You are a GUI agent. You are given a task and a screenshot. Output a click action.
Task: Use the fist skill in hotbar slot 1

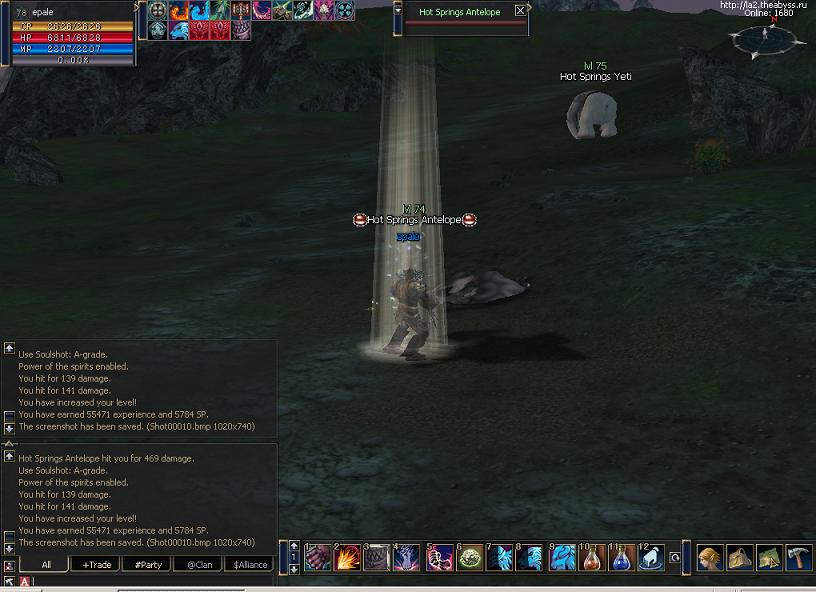tap(318, 558)
